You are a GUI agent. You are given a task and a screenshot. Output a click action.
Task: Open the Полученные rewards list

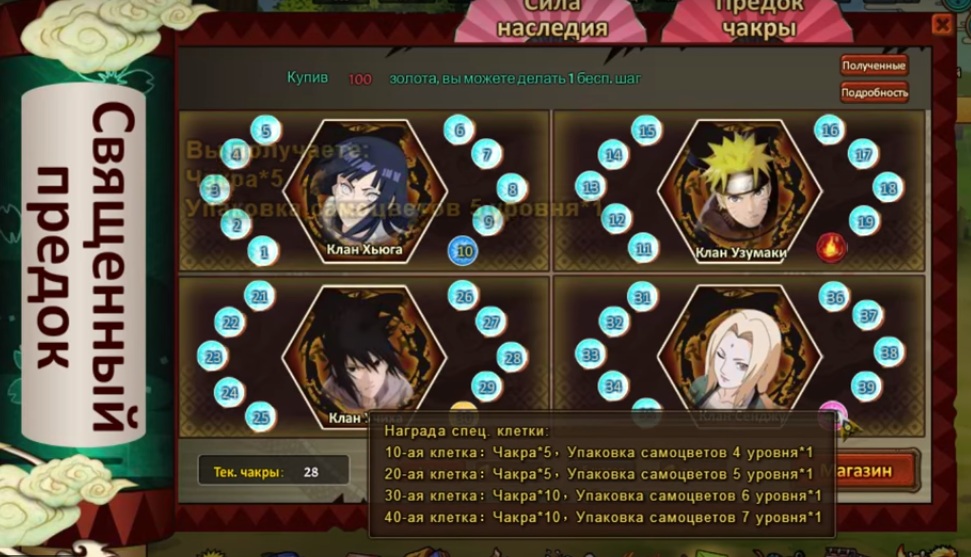tap(874, 66)
